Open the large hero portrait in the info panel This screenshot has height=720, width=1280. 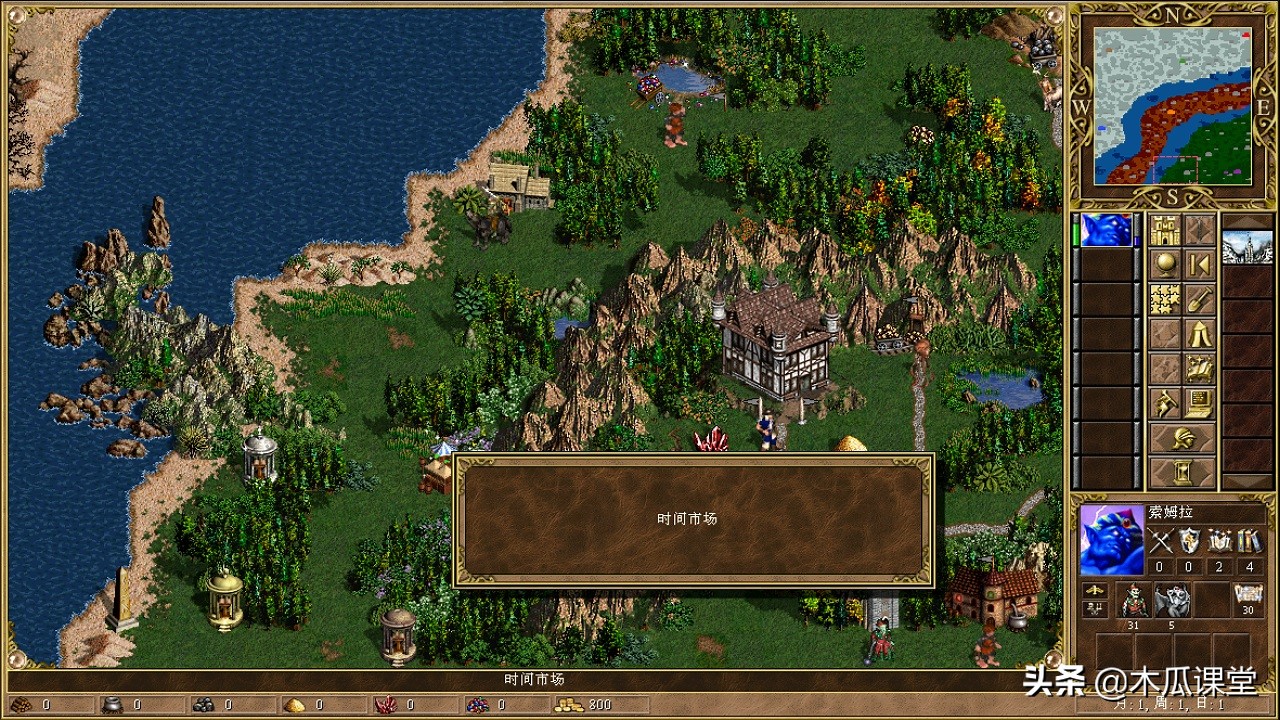click(x=1111, y=540)
